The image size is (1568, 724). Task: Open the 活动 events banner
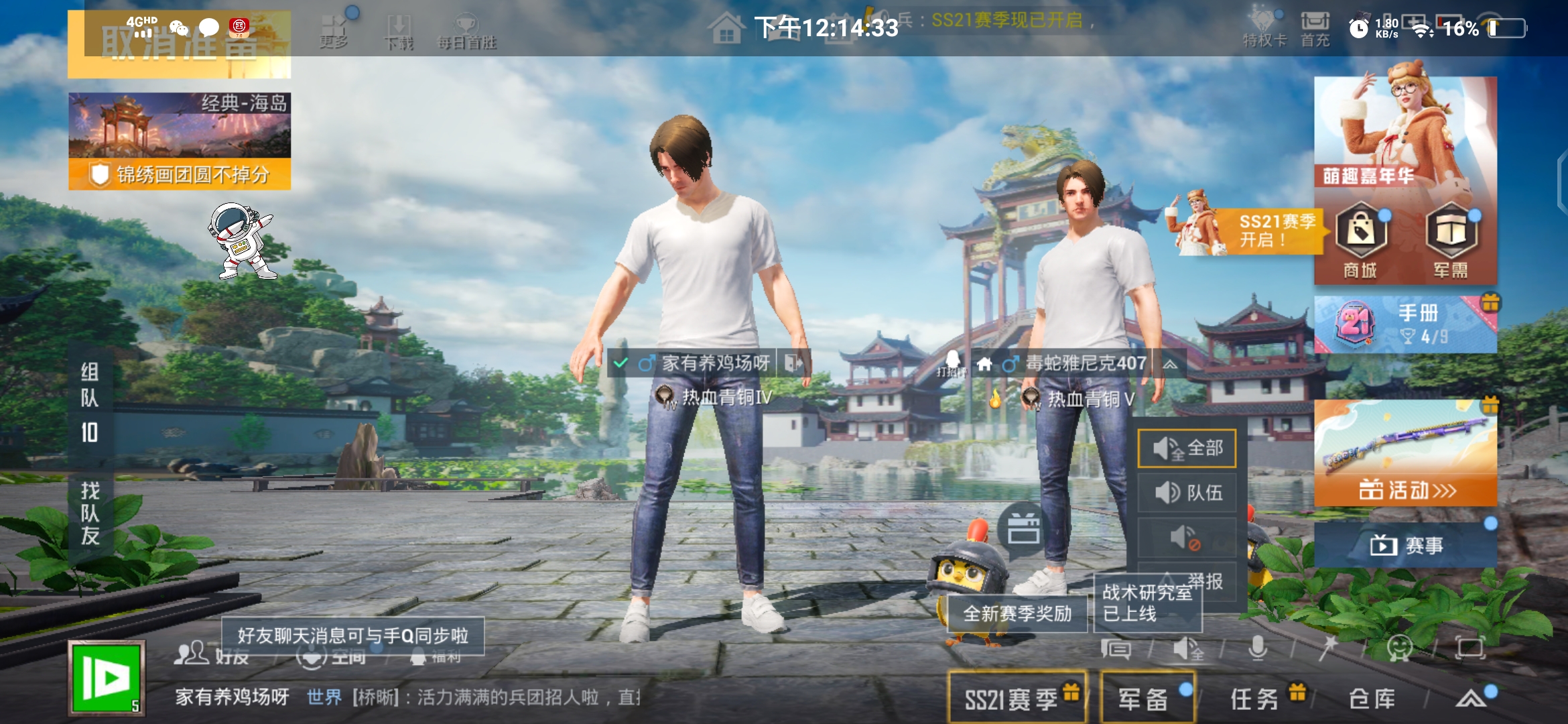1405,453
